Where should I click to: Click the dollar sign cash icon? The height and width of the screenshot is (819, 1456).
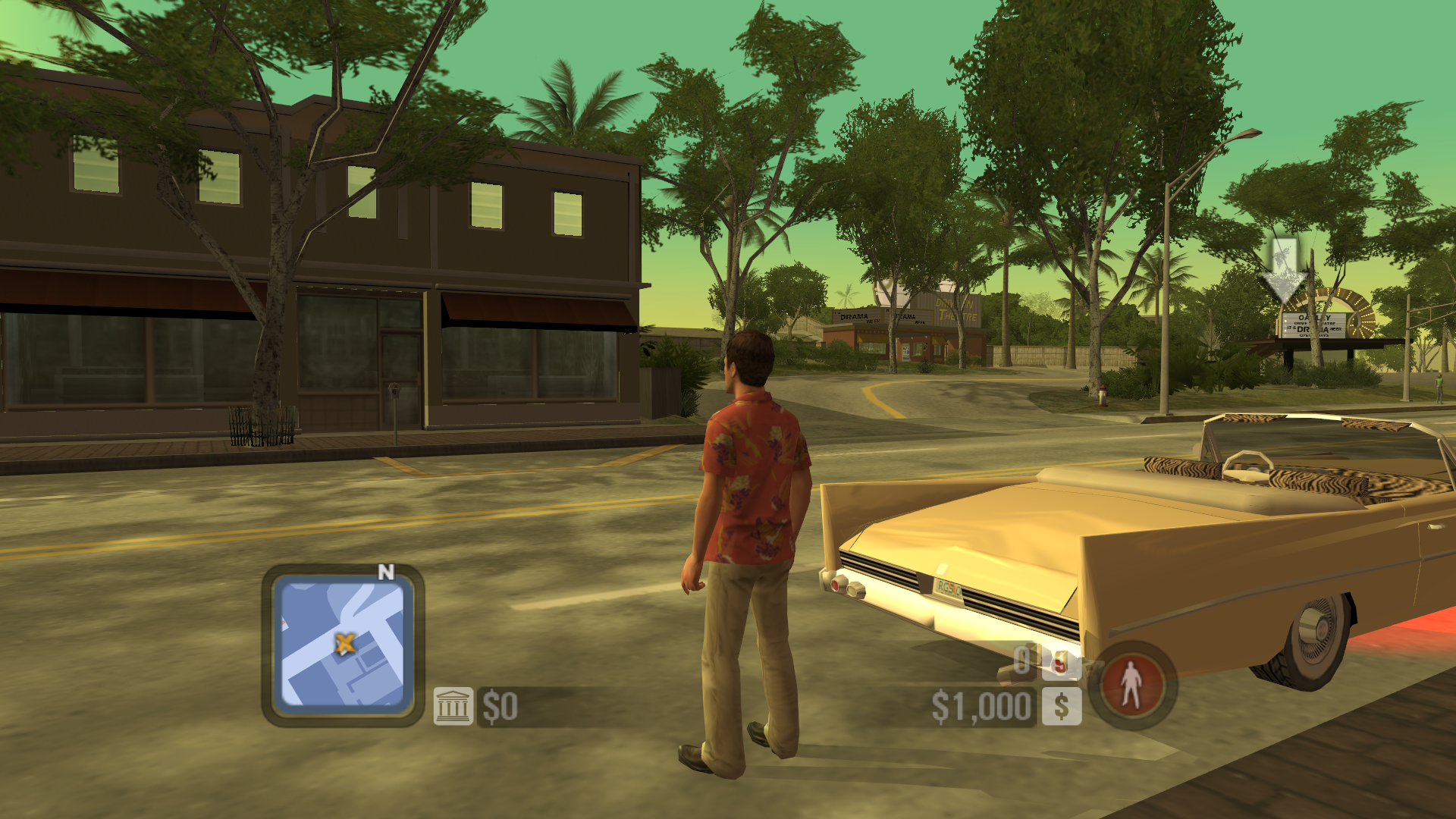point(1062,707)
